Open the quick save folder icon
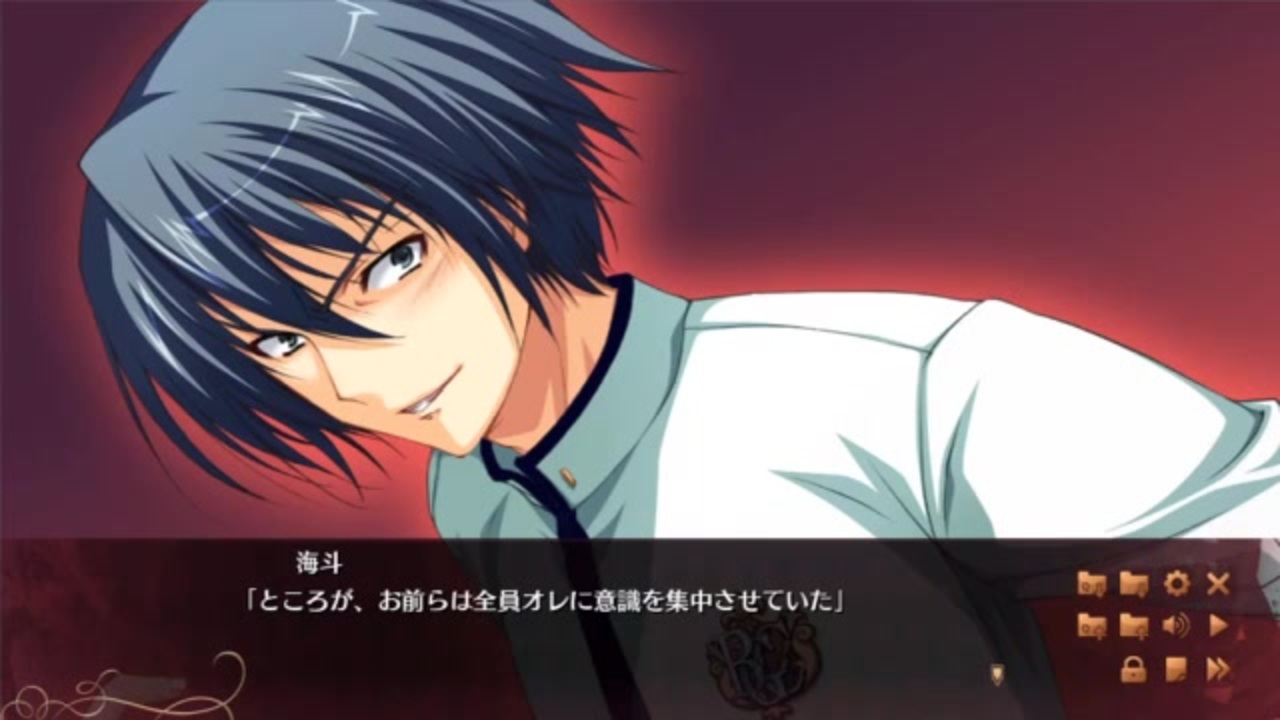Screen dimensions: 1280x720 click(1090, 582)
